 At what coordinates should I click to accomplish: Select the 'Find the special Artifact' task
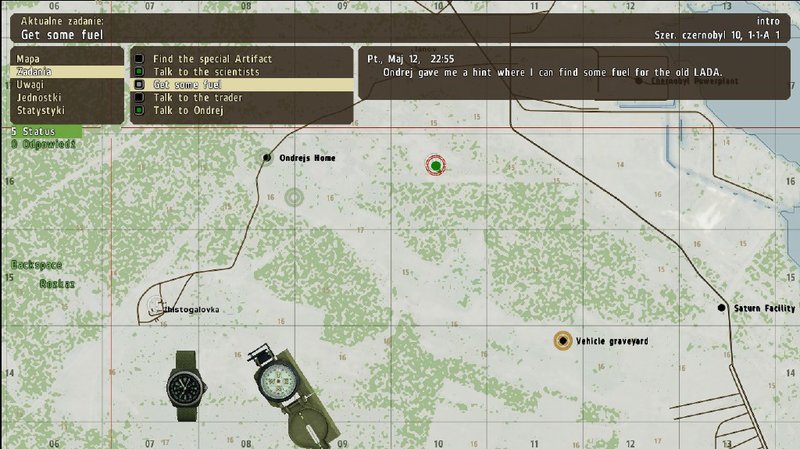(x=212, y=59)
